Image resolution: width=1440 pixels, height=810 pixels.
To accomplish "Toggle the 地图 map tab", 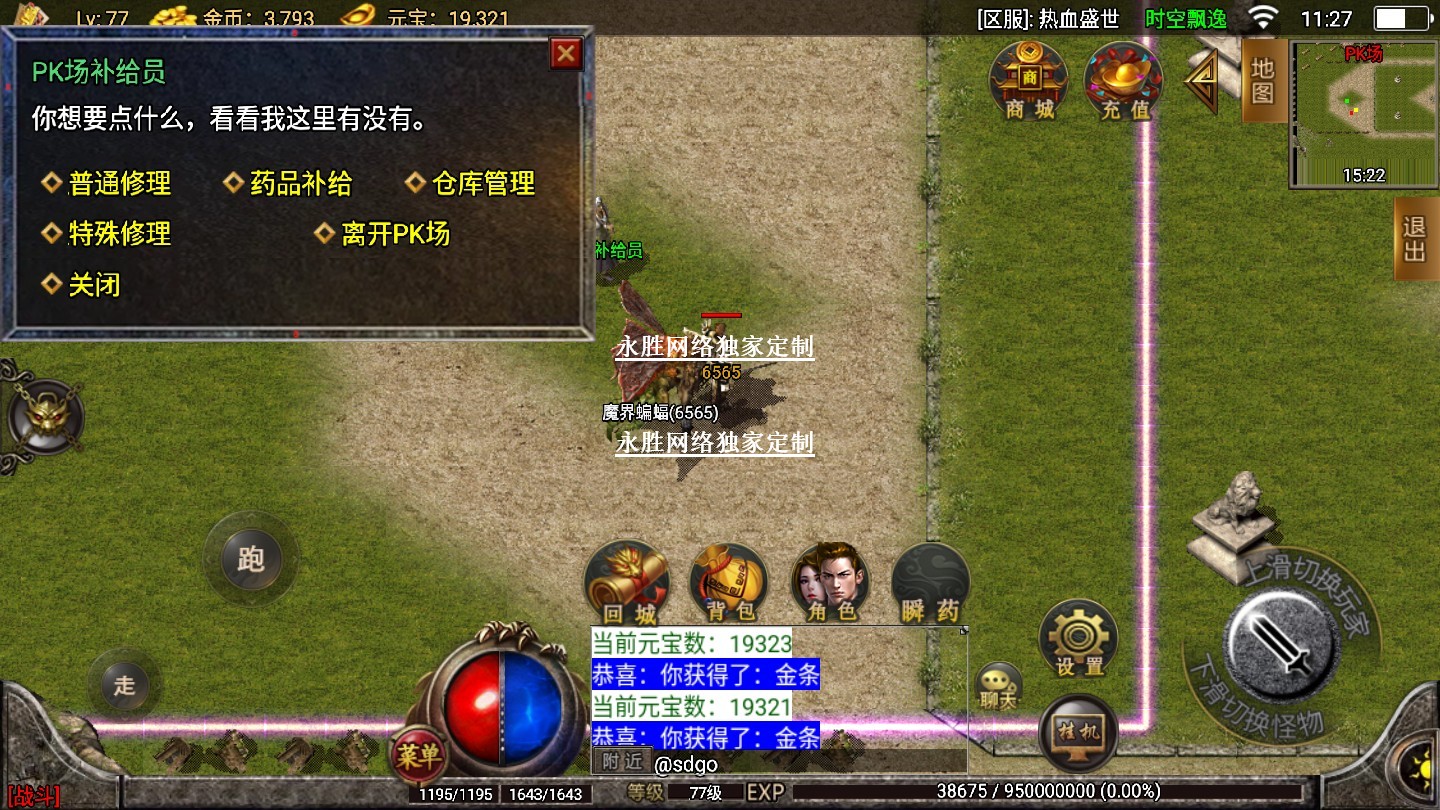I will [x=1263, y=81].
